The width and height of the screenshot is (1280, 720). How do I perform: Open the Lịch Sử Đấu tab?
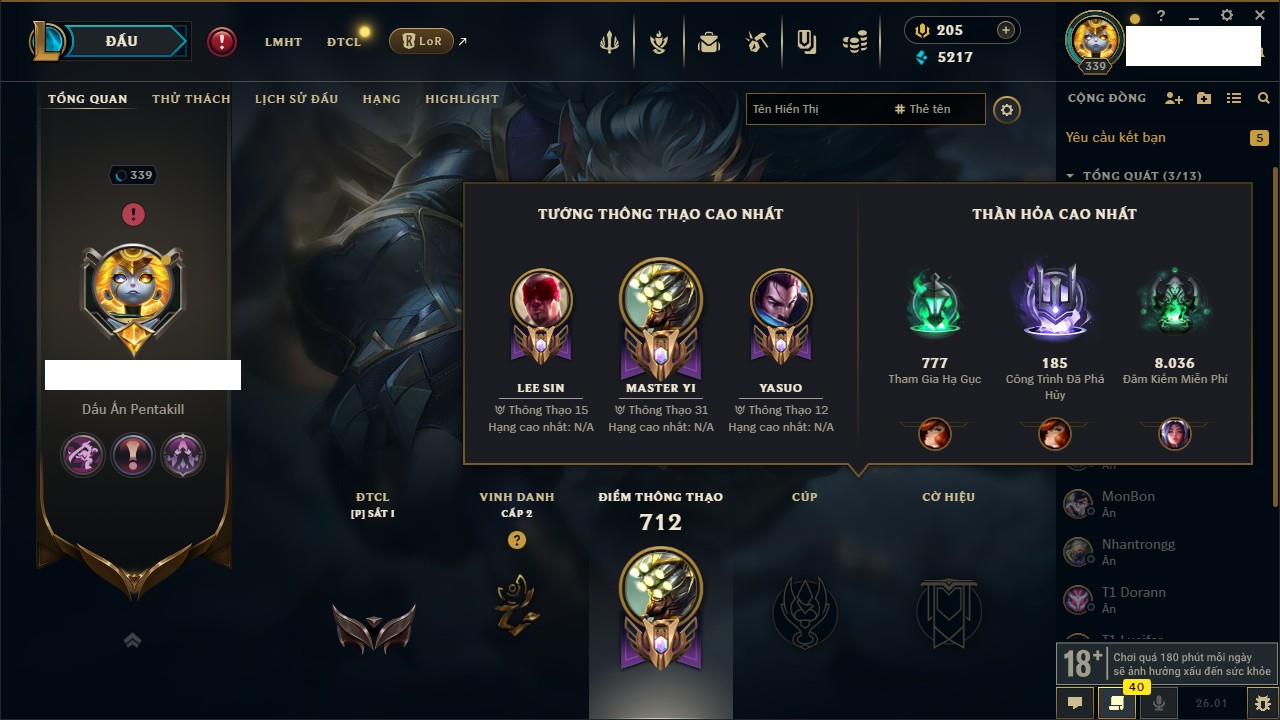tap(296, 99)
